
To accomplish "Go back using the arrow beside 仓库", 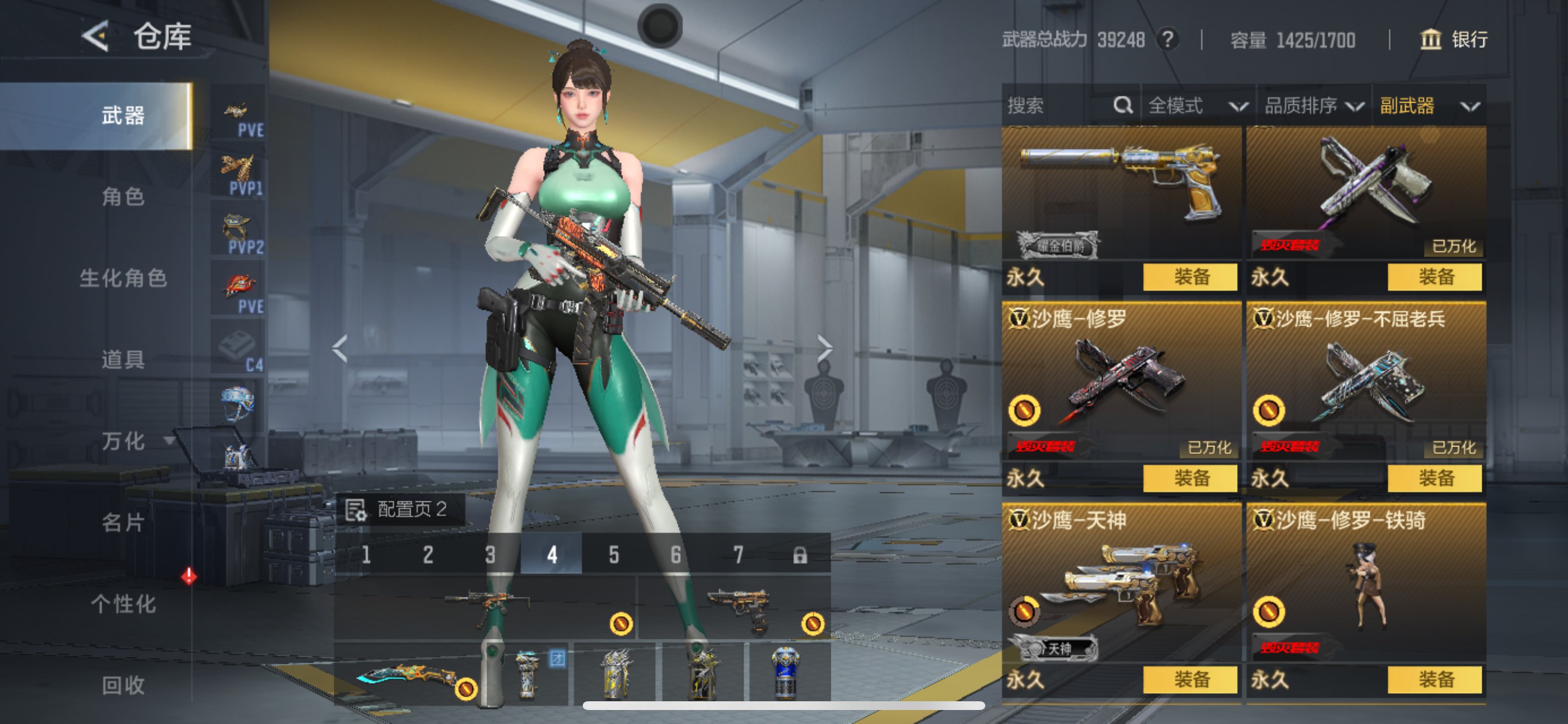I will (96, 37).
